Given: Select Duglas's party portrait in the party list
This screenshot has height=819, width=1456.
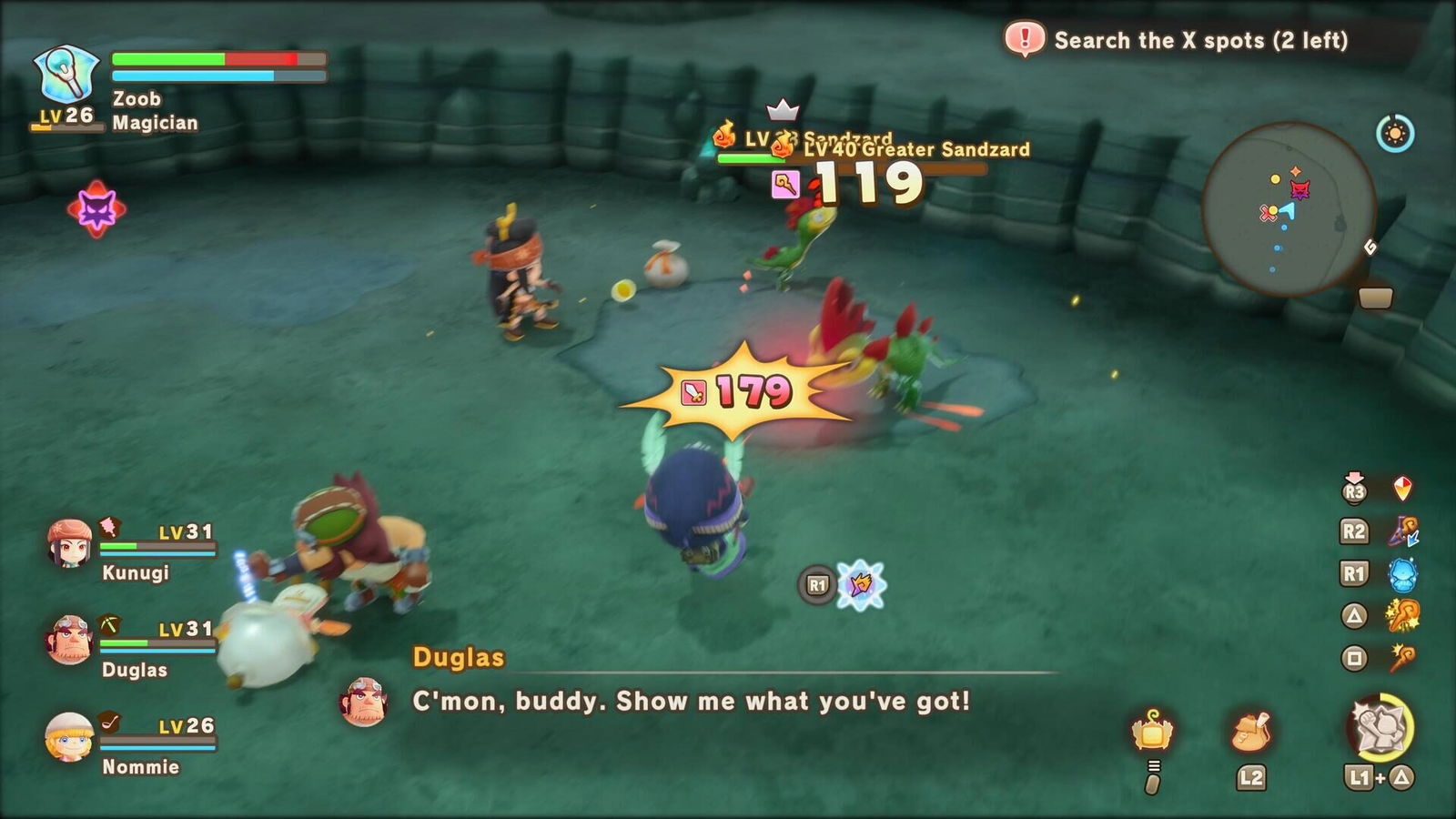Looking at the screenshot, I should click(70, 640).
